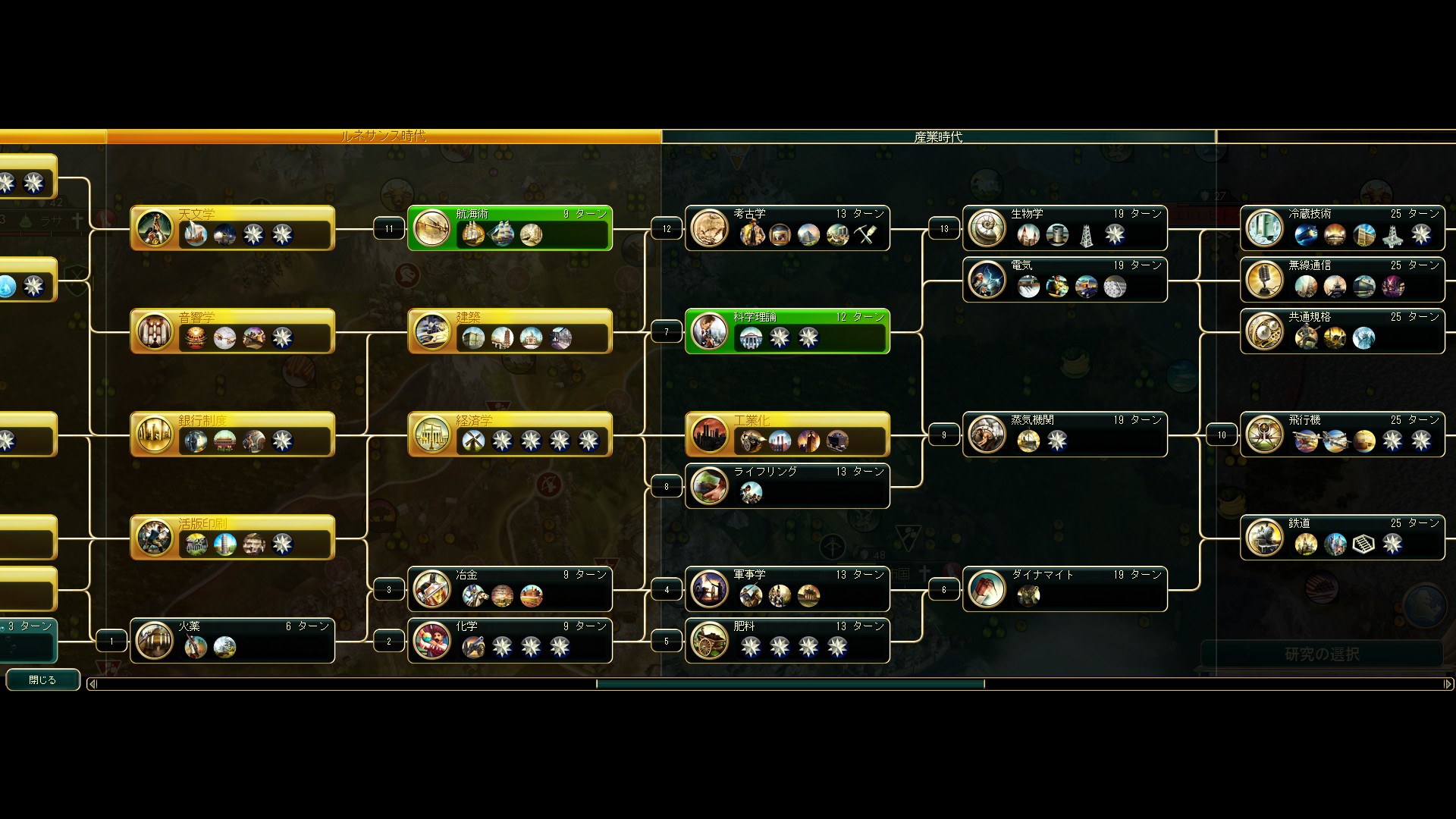1456x819 pixels.
Task: Pick the ダイナマイト technology
Action: coord(1065,588)
